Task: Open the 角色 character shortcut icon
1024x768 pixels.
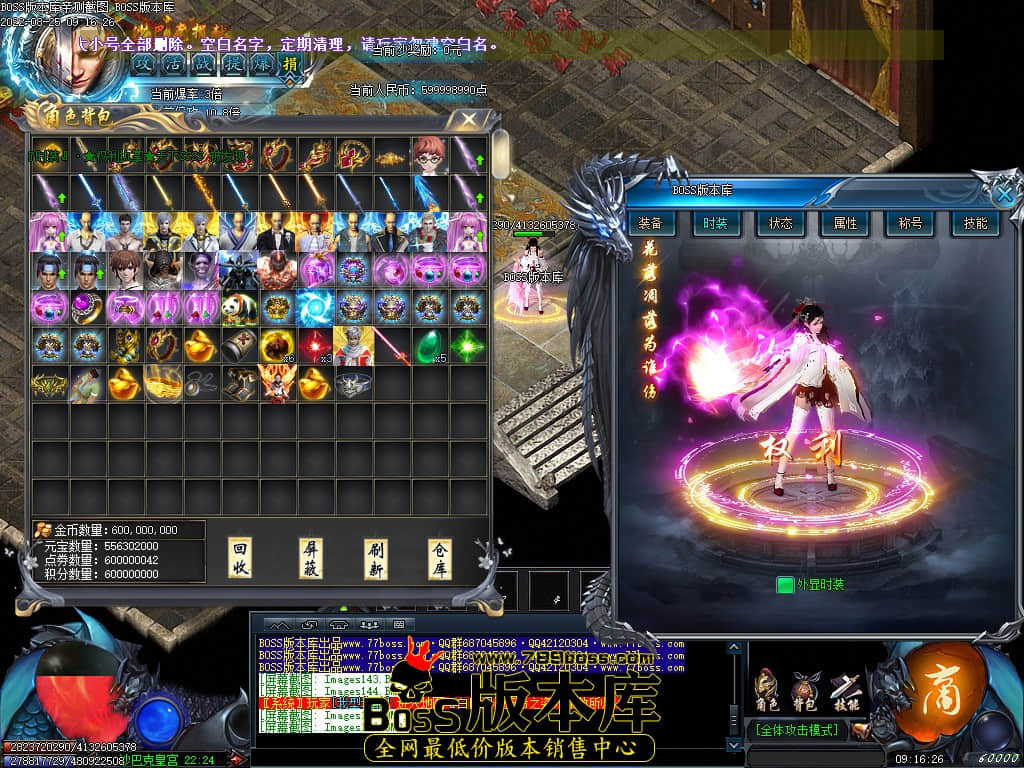Action: click(768, 688)
